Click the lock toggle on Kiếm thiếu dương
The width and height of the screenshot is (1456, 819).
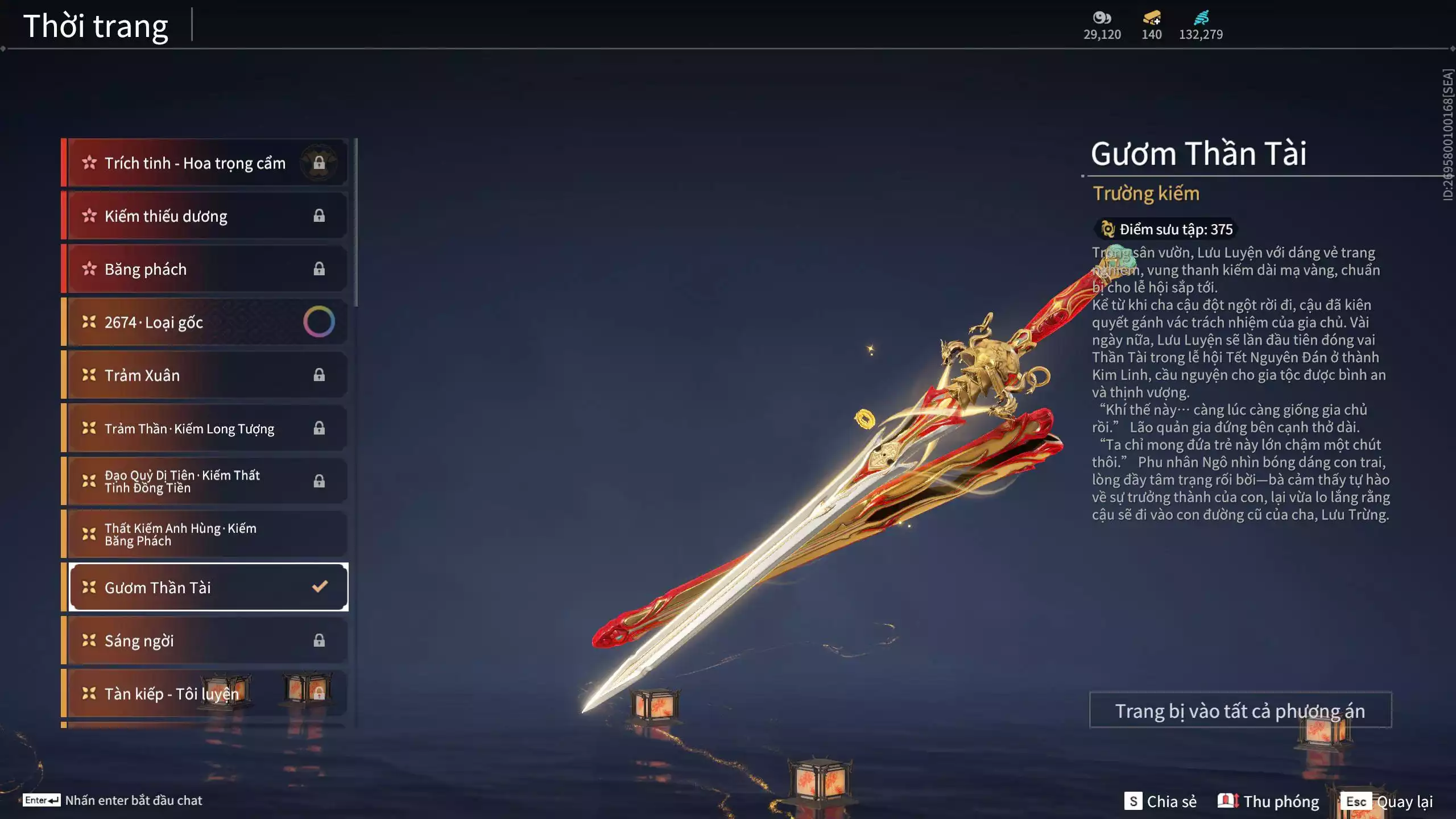coord(319,216)
